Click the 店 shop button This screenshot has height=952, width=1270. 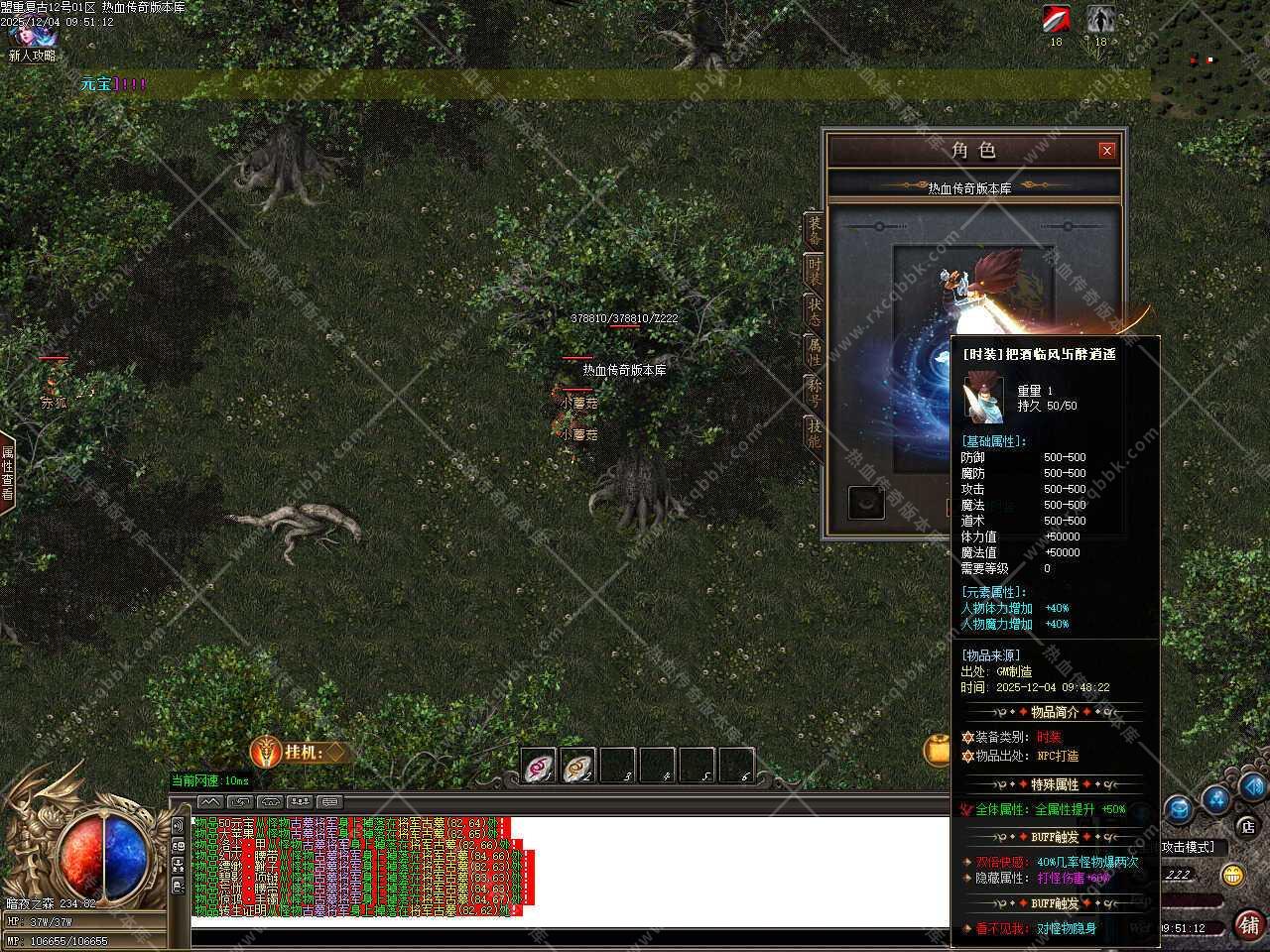pyautogui.click(x=1247, y=825)
